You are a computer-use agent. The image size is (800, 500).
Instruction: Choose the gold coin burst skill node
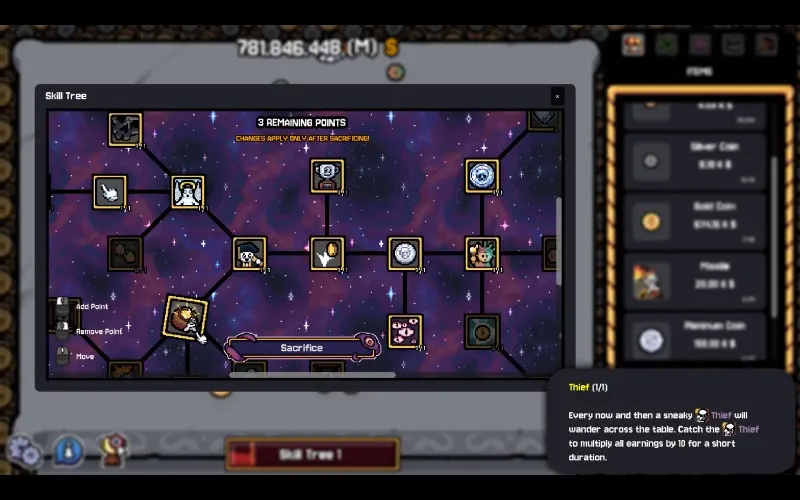327,254
